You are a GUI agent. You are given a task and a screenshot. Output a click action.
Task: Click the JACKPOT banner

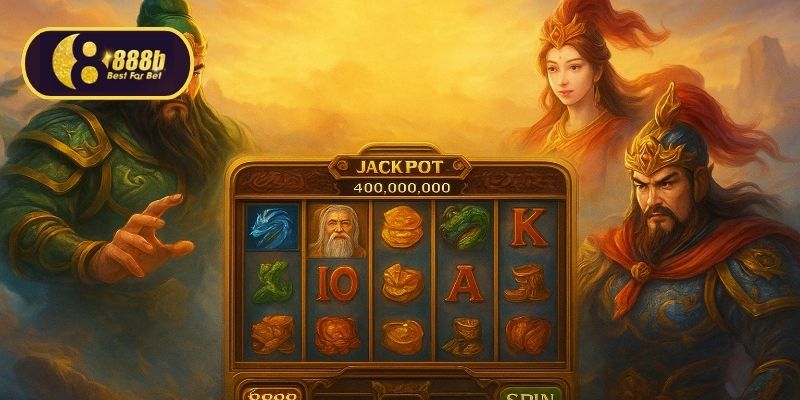click(399, 166)
